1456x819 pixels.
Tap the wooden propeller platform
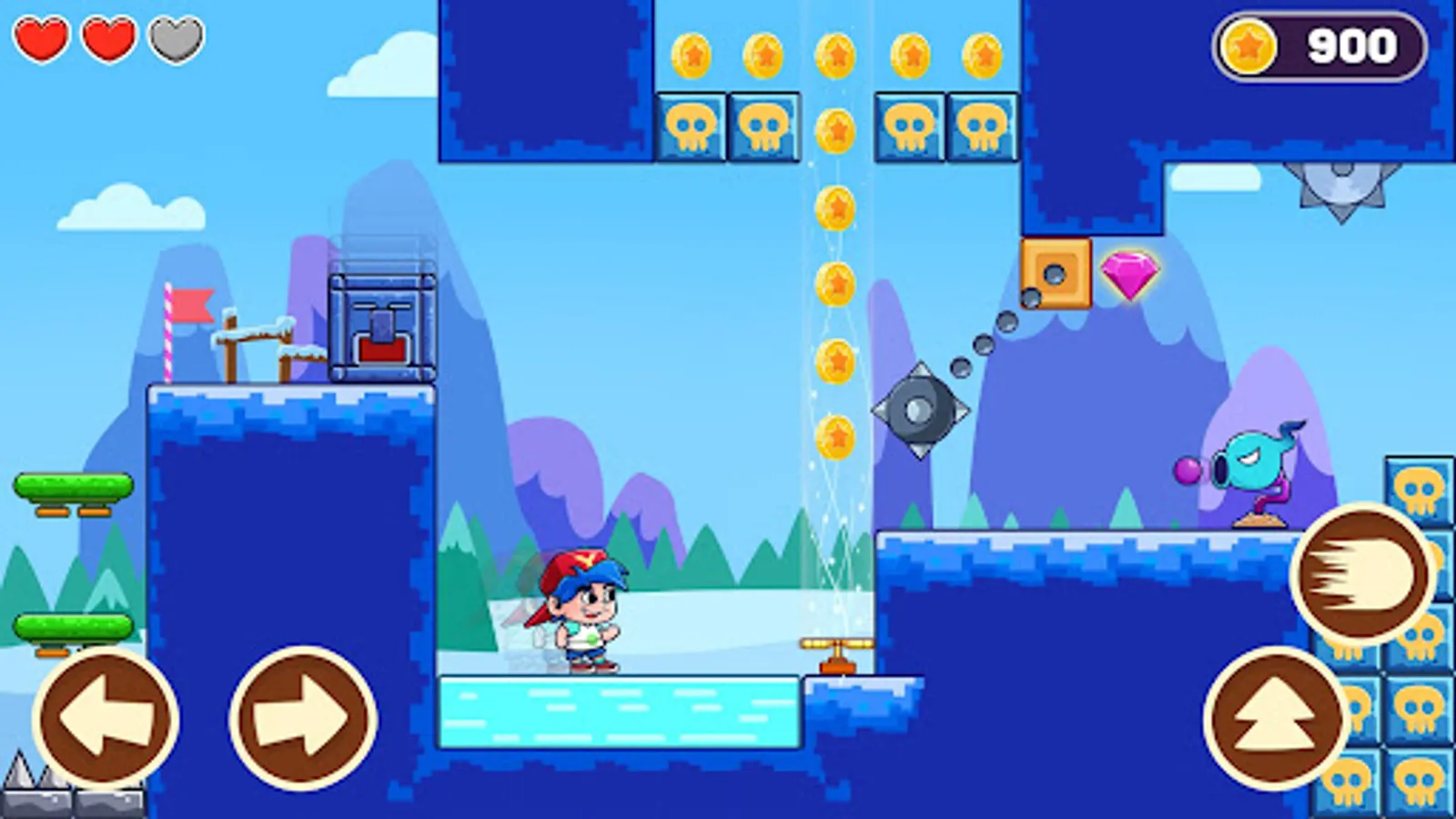click(838, 651)
